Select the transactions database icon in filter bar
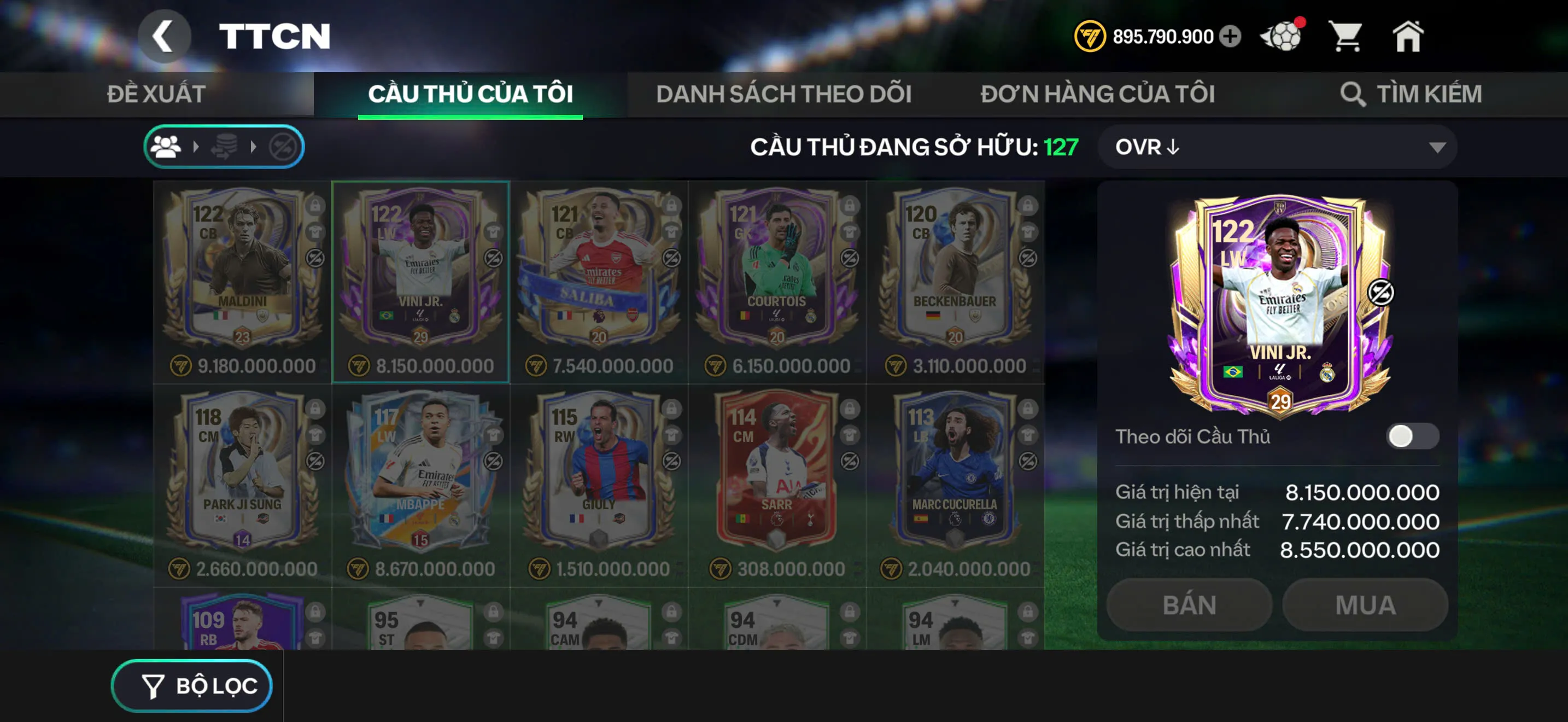The image size is (1568, 722). [x=226, y=145]
